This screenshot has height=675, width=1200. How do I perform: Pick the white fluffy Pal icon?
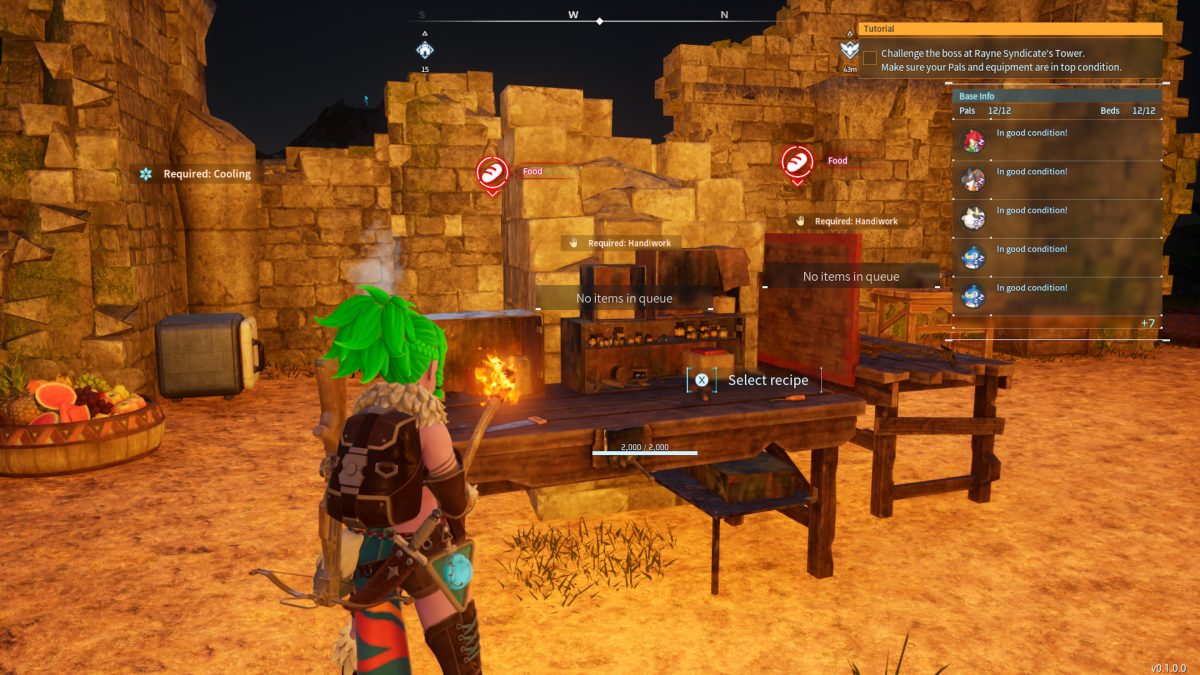(x=973, y=218)
